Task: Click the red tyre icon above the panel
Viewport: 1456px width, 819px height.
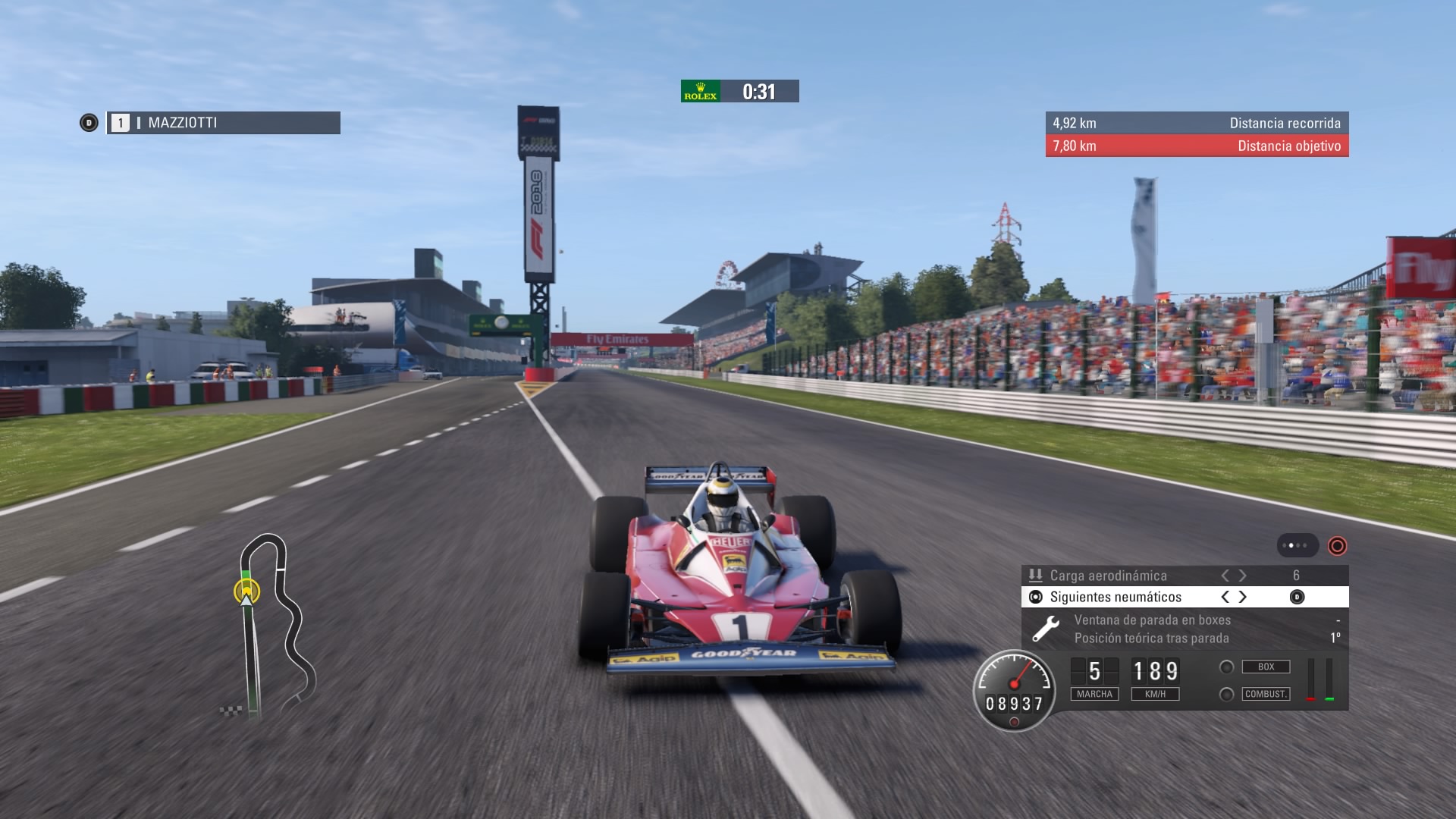Action: [x=1337, y=545]
